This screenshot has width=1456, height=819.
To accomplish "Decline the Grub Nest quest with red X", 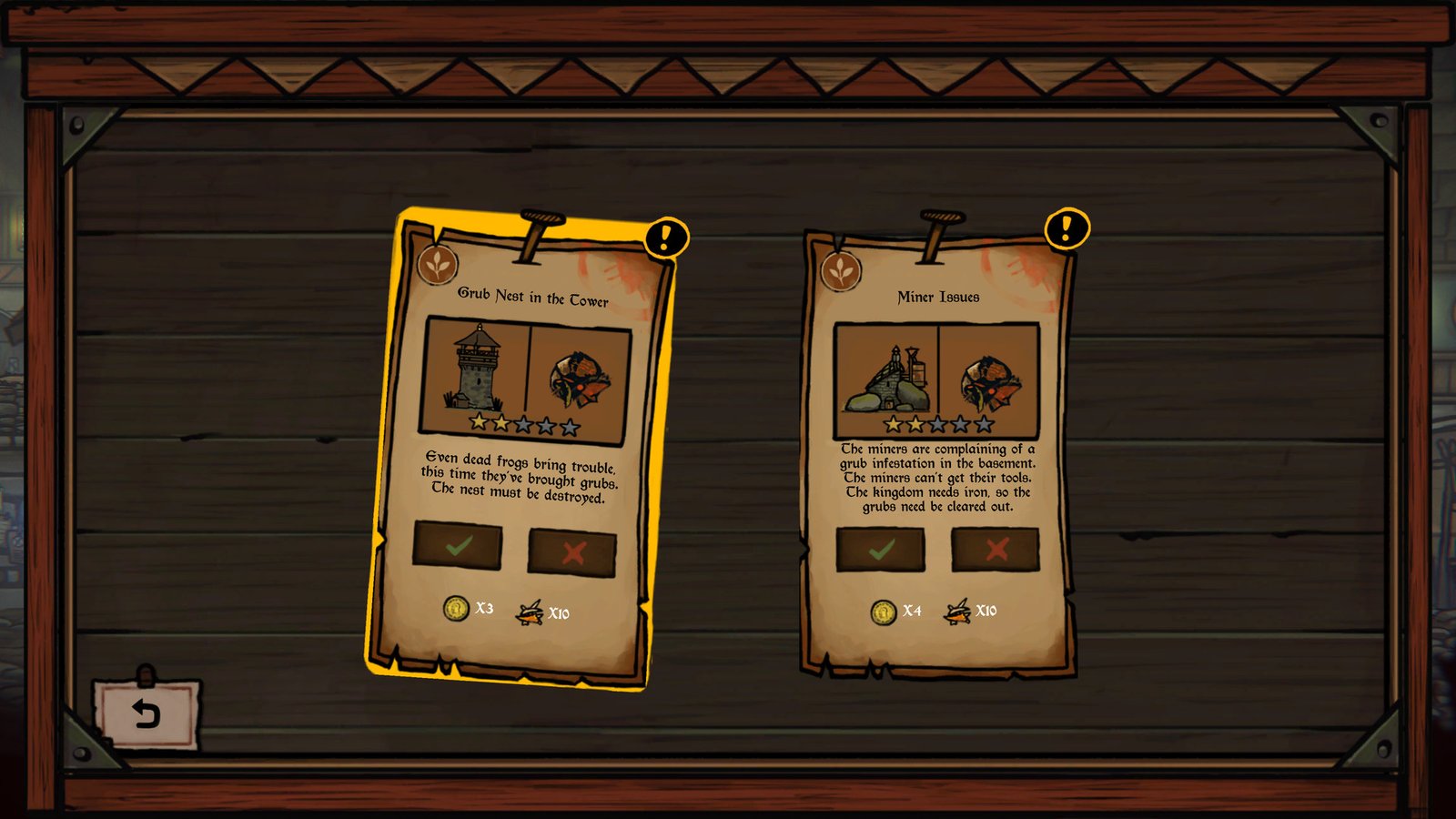I will (x=573, y=549).
